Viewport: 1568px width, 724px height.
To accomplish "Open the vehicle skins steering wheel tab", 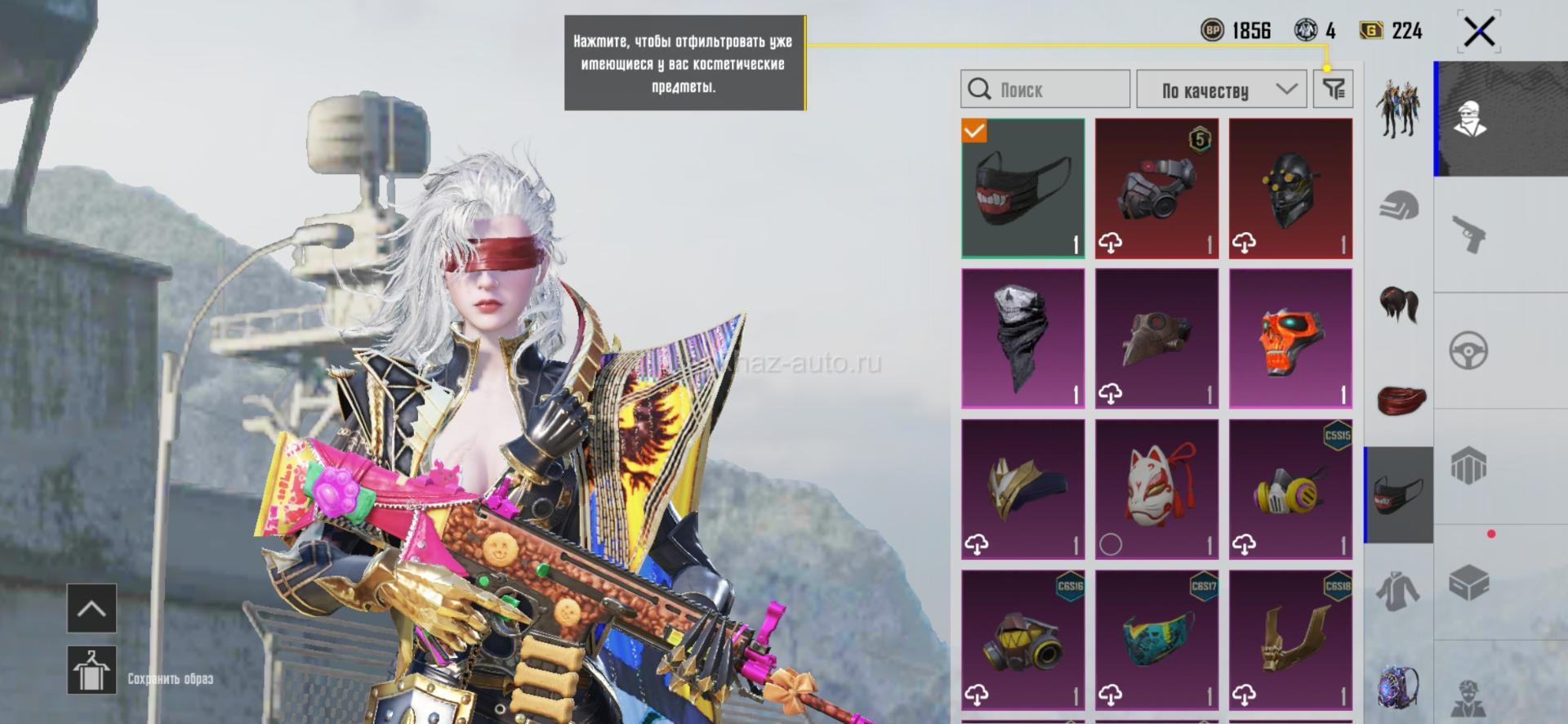I will [1469, 351].
